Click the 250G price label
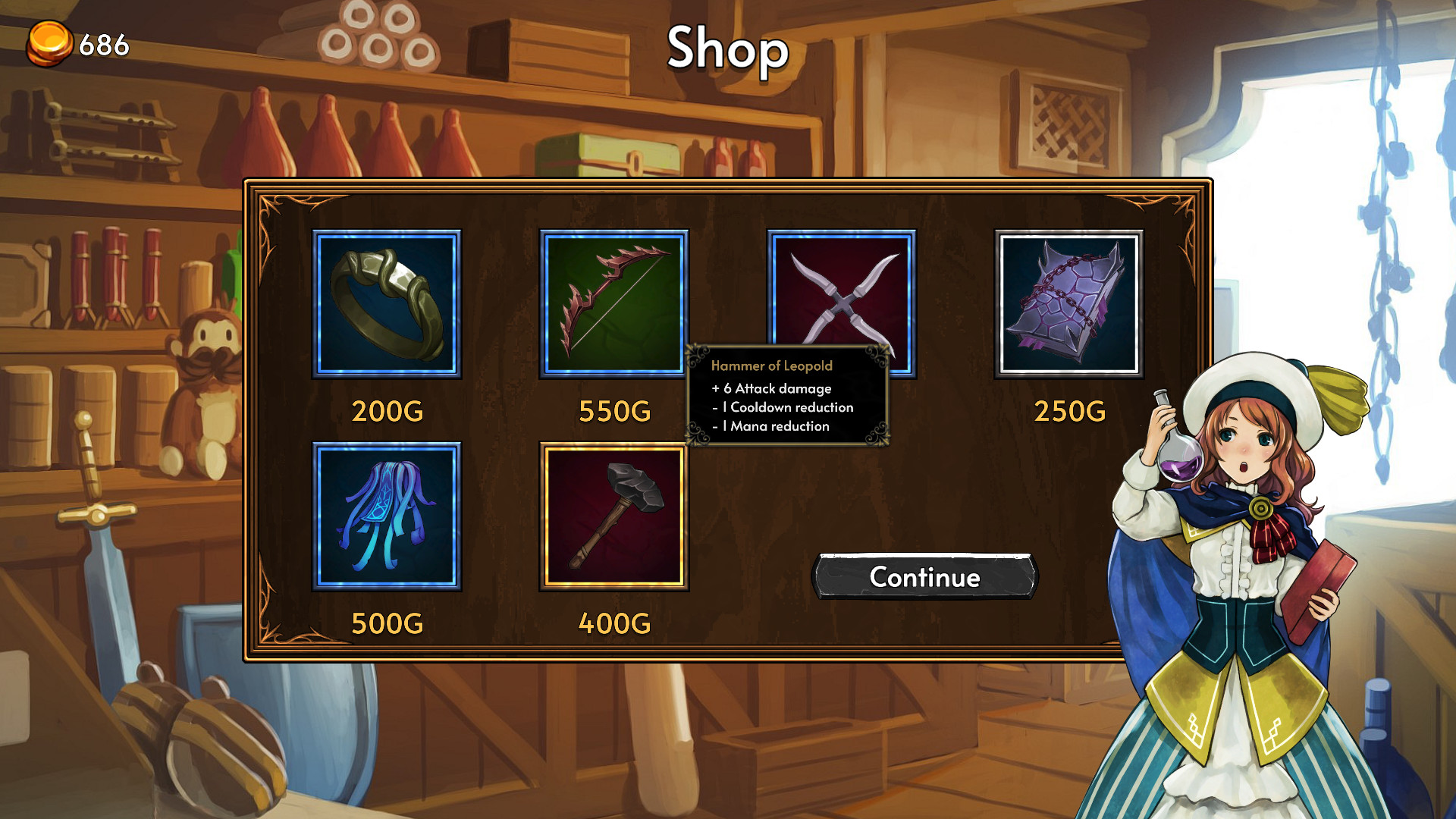The height and width of the screenshot is (819, 1456). click(1071, 412)
